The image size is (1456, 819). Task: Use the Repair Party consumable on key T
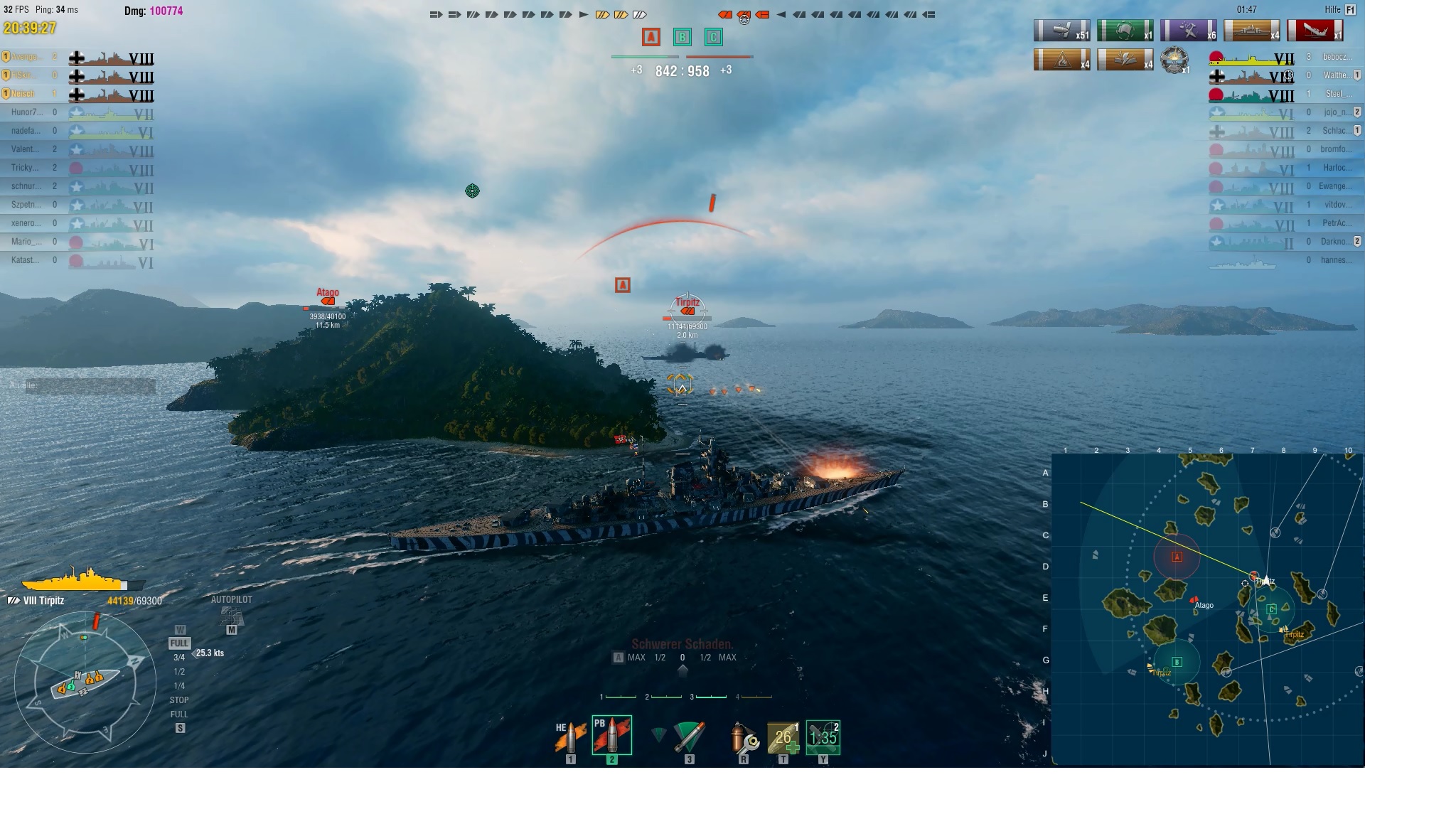point(785,737)
